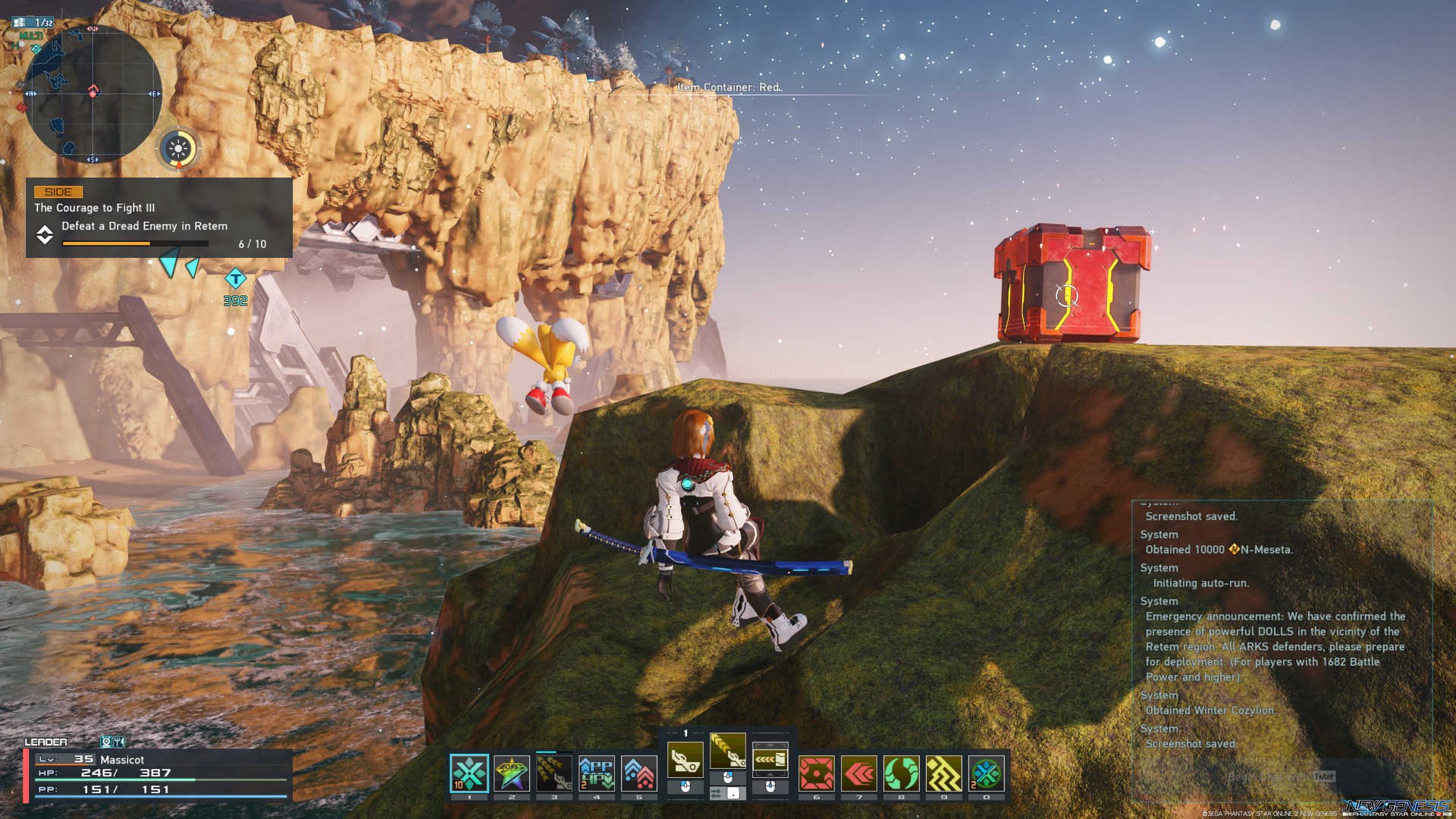Select the weapon action arrows palette slot
The width and height of the screenshot is (1456, 819).
[770, 758]
